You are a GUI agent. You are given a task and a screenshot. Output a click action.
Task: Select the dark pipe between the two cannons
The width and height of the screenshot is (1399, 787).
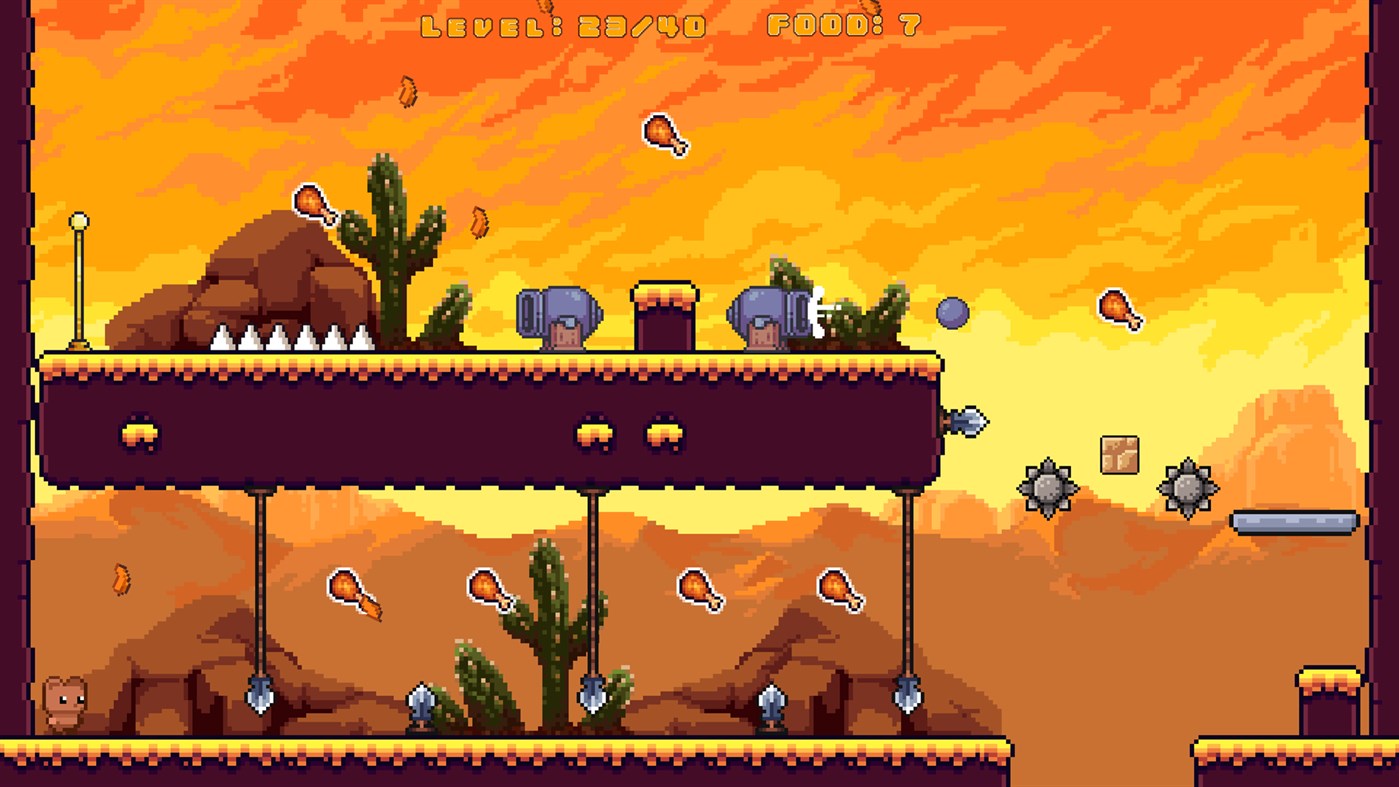663,315
